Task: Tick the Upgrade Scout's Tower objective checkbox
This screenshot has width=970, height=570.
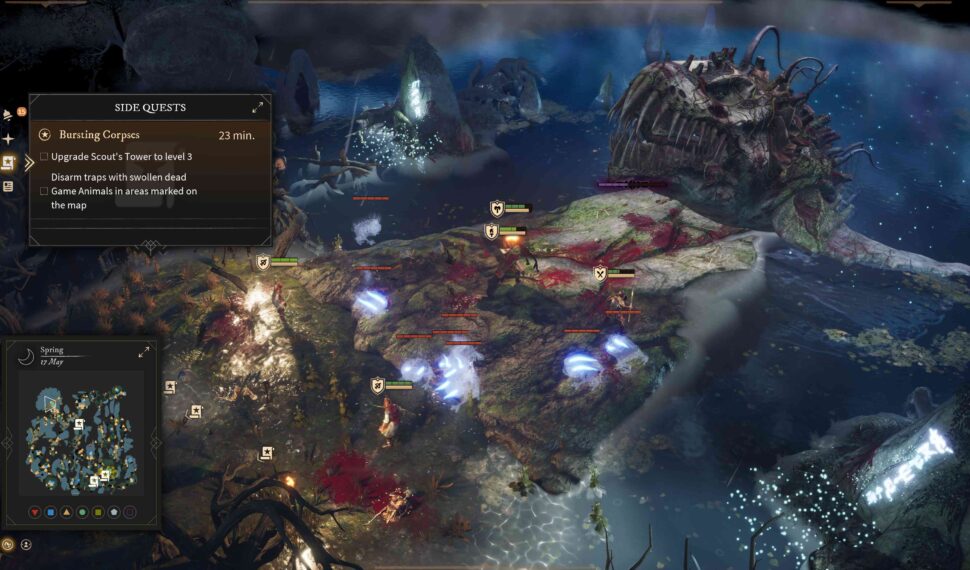Action: (44, 157)
